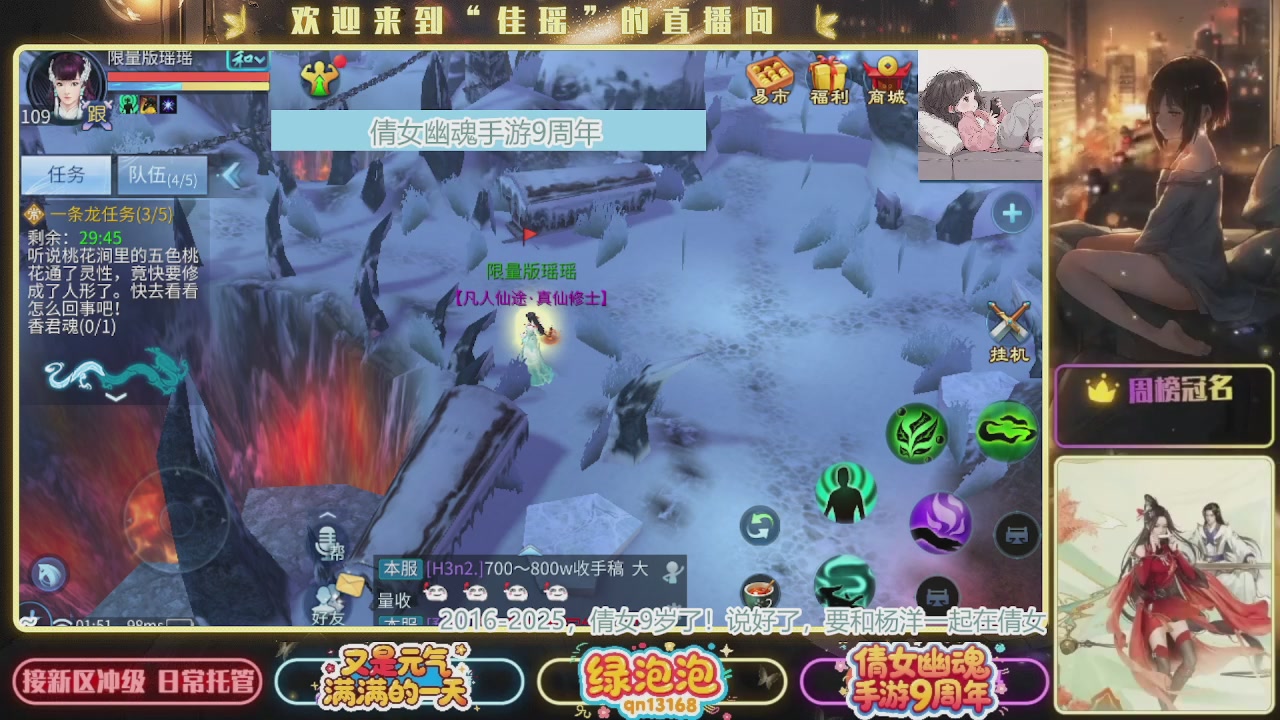This screenshot has height=720, width=1280.
Task: Use the tea cup consumable item
Action: (759, 592)
